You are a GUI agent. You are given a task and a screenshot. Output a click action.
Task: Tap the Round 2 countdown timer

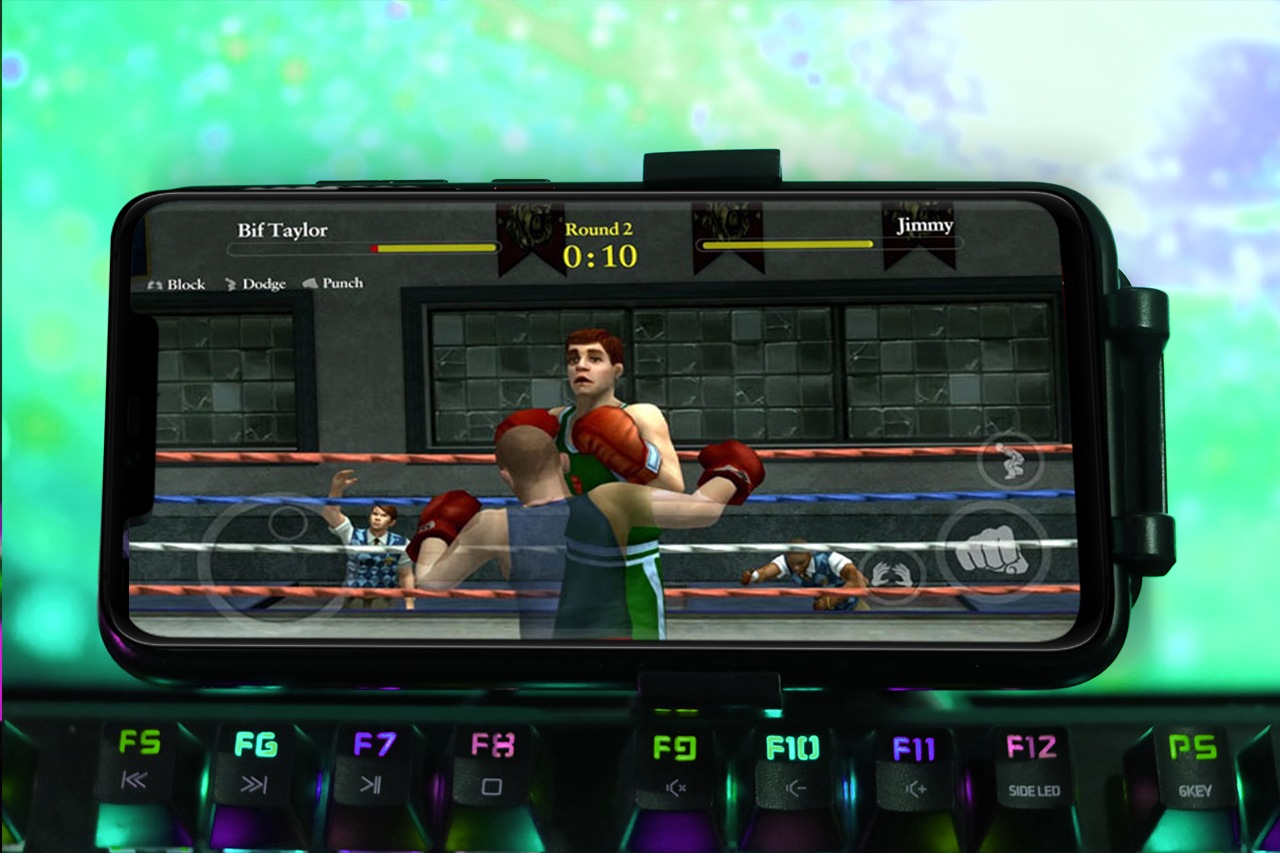tap(600, 252)
